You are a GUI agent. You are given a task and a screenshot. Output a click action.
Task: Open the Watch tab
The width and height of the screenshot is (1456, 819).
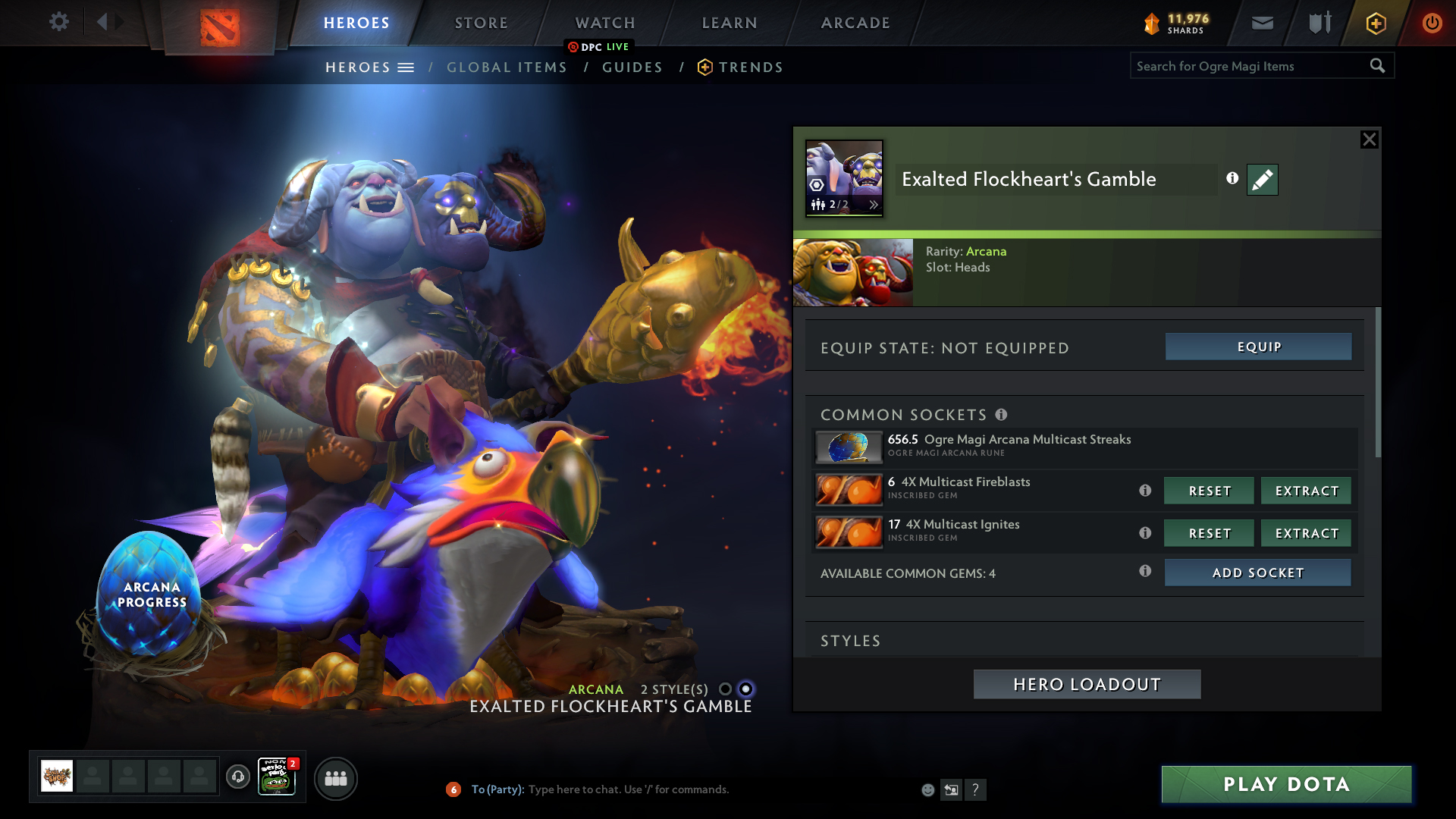pos(605,23)
